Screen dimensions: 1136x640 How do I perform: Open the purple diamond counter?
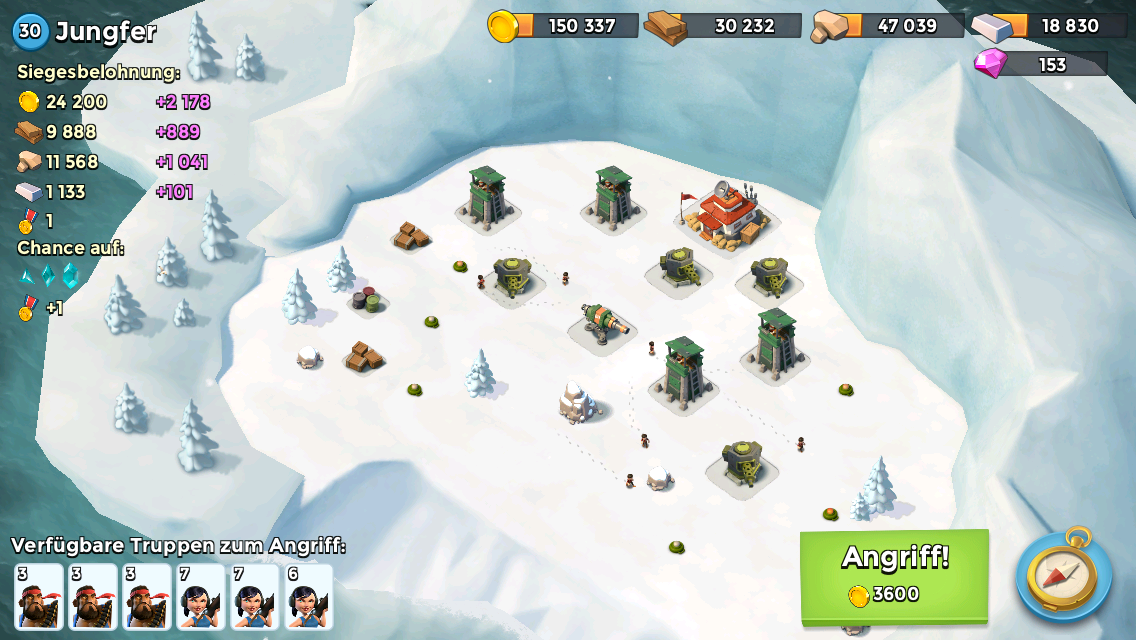tap(1043, 64)
